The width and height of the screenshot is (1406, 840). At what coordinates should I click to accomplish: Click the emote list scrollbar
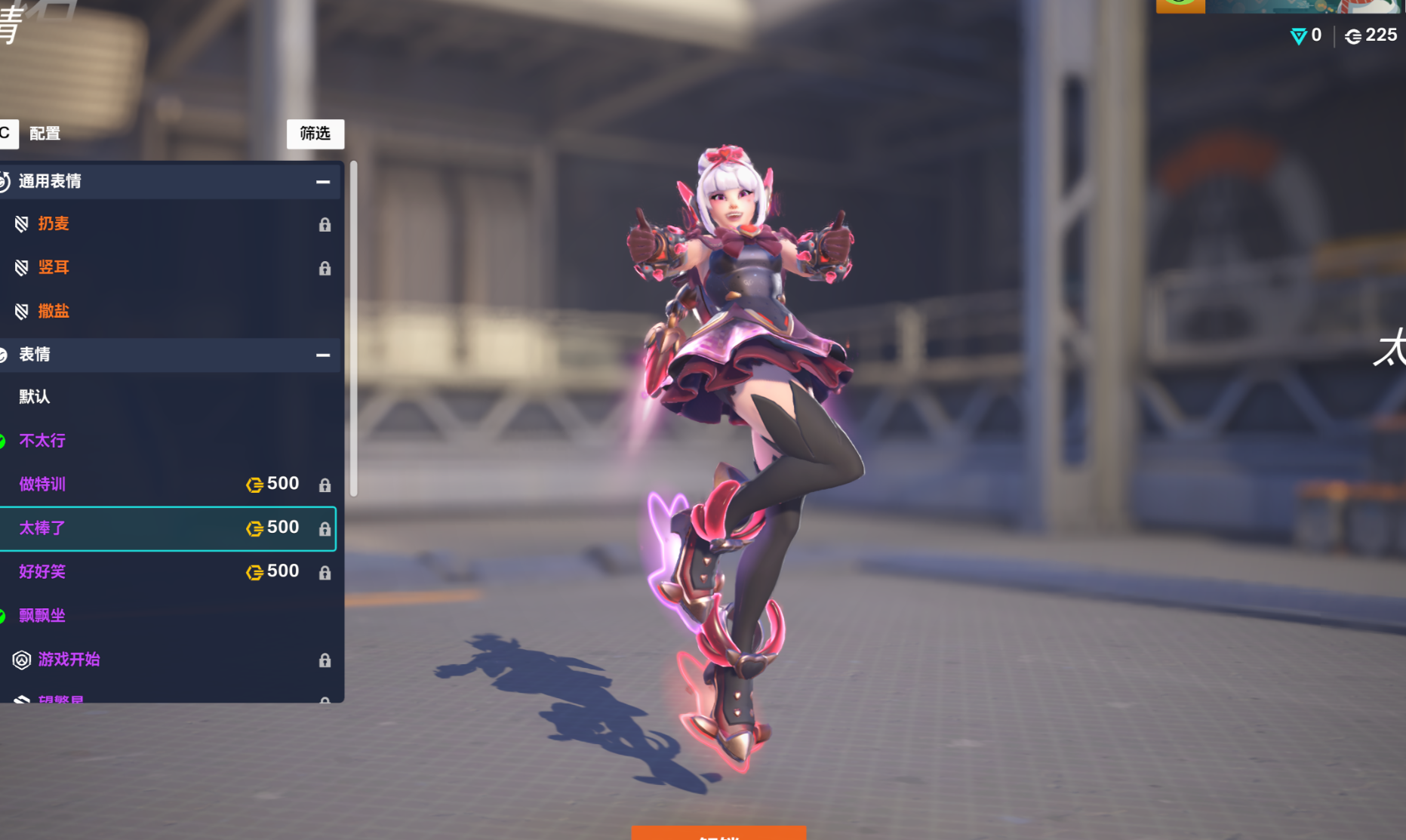(353, 328)
